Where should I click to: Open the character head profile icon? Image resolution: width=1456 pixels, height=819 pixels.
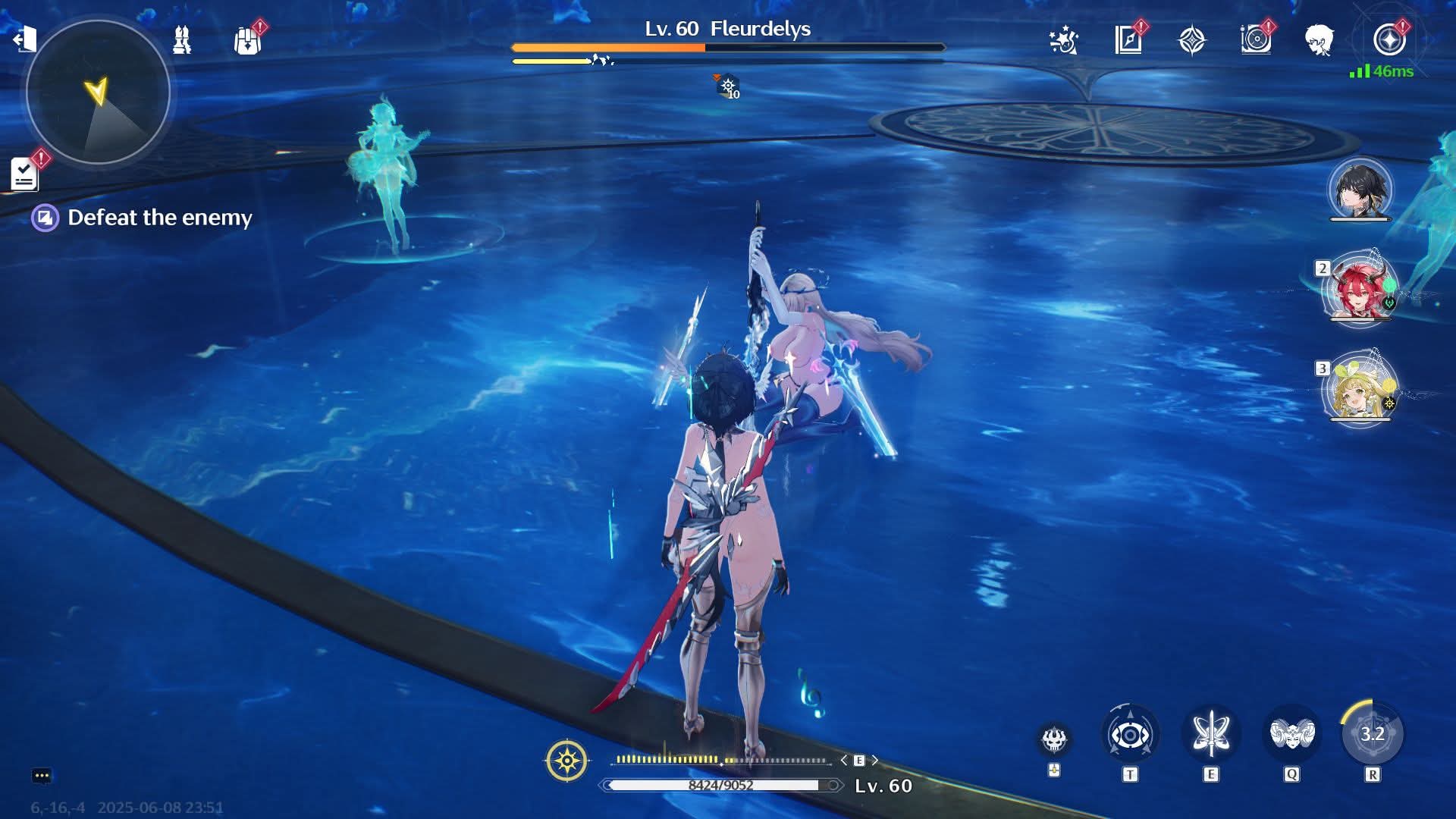click(1319, 39)
